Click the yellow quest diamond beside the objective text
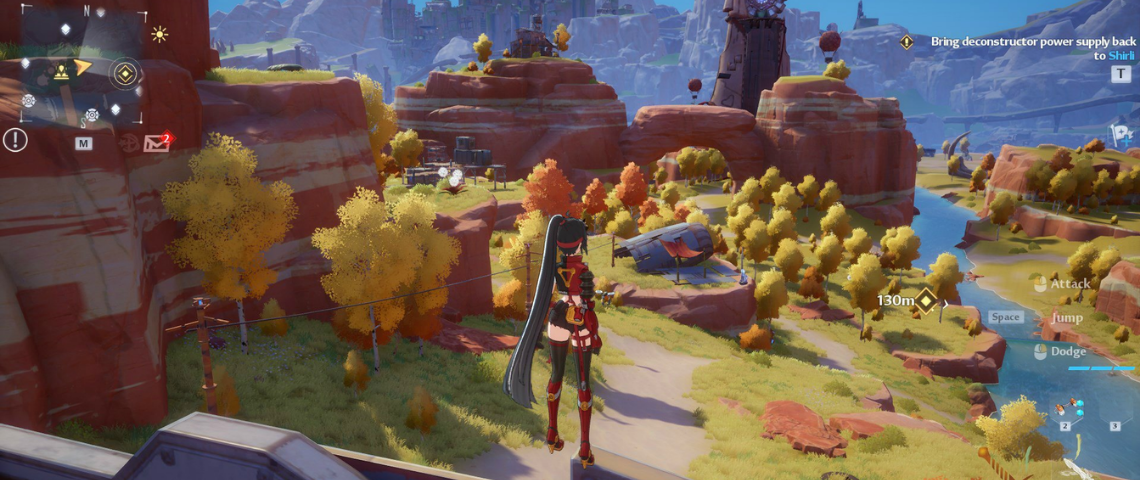 [906, 42]
